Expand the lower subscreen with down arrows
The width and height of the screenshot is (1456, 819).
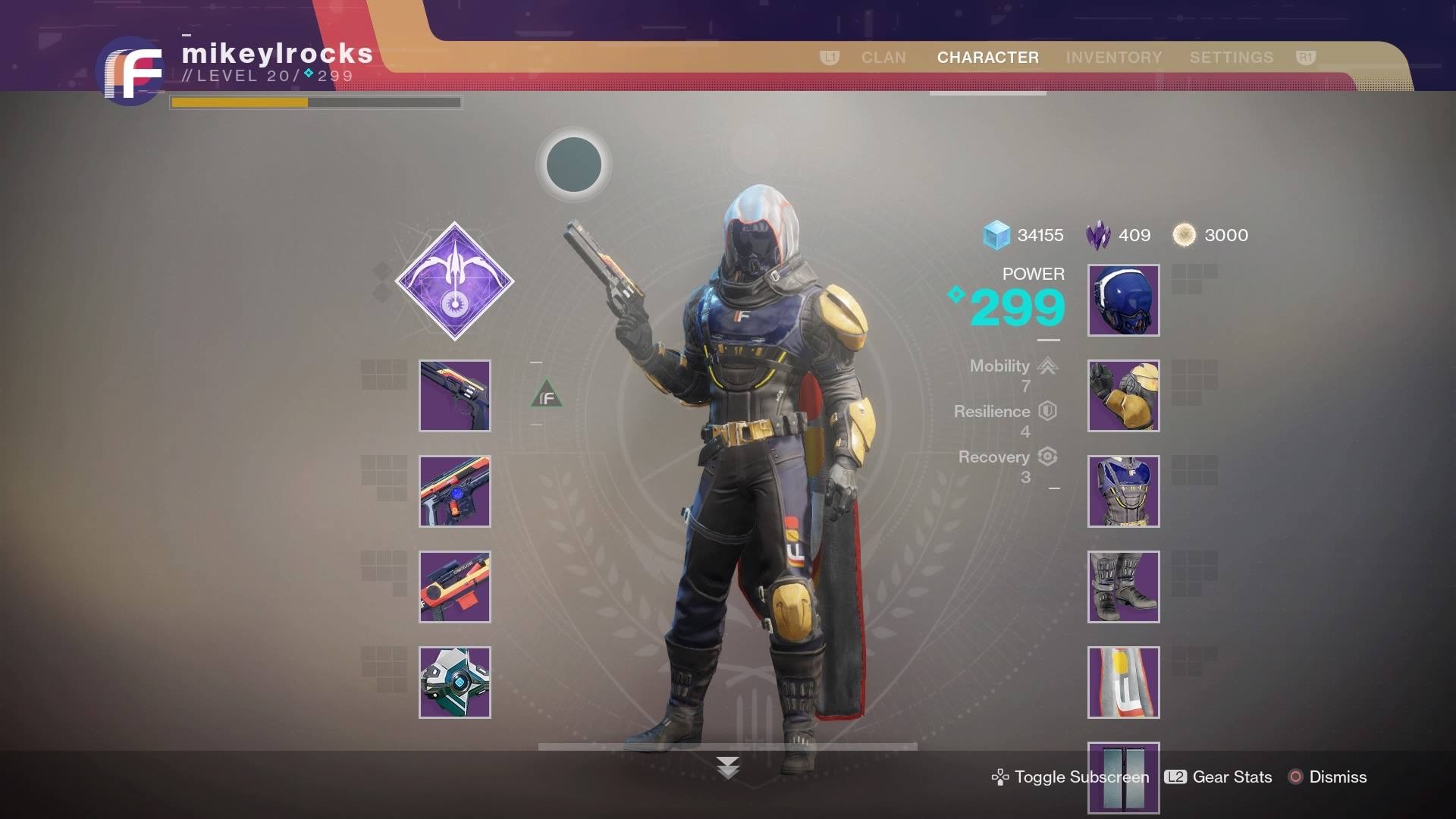click(x=727, y=767)
